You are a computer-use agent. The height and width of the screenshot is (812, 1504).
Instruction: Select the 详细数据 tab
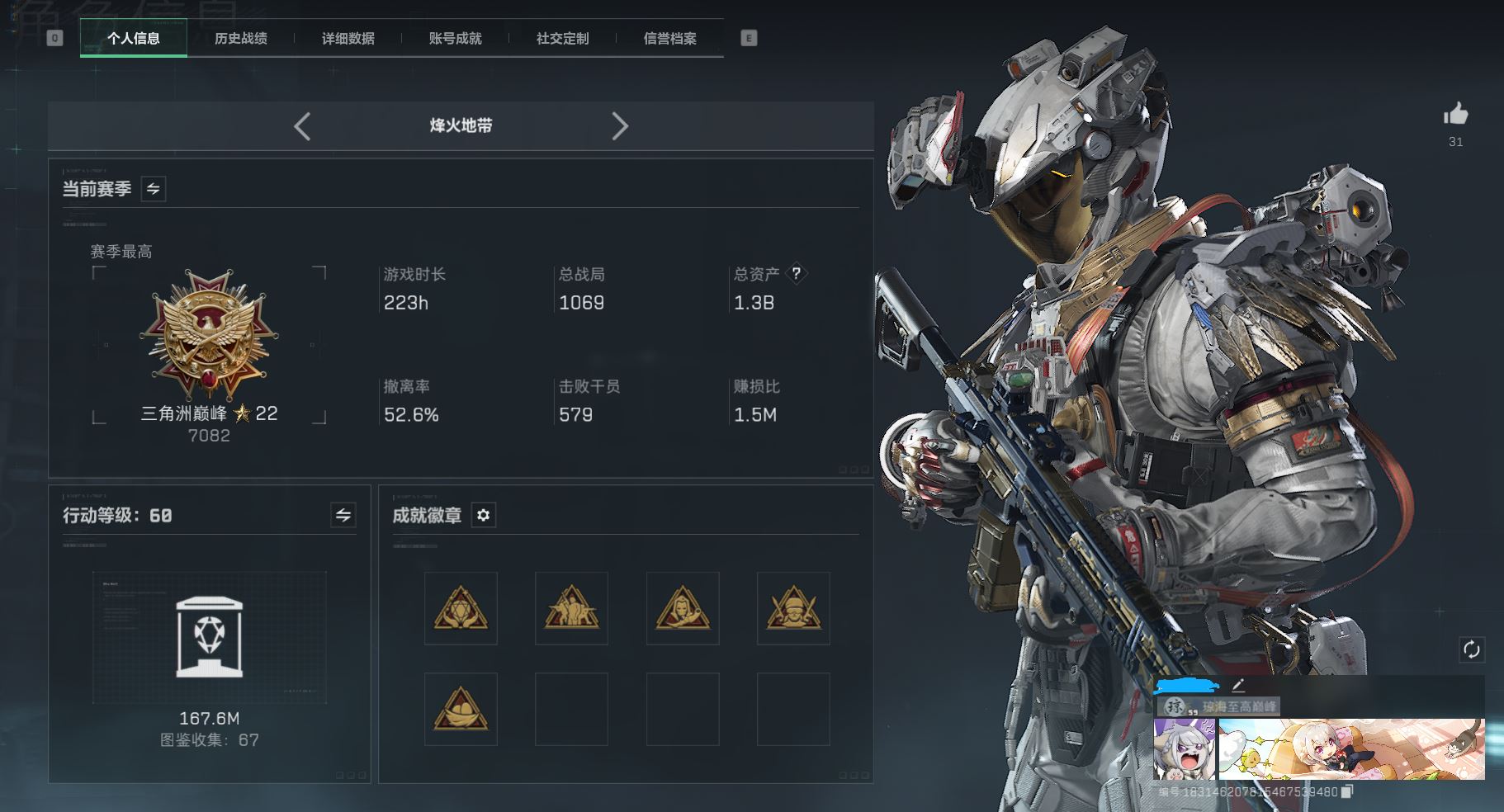pos(348,39)
